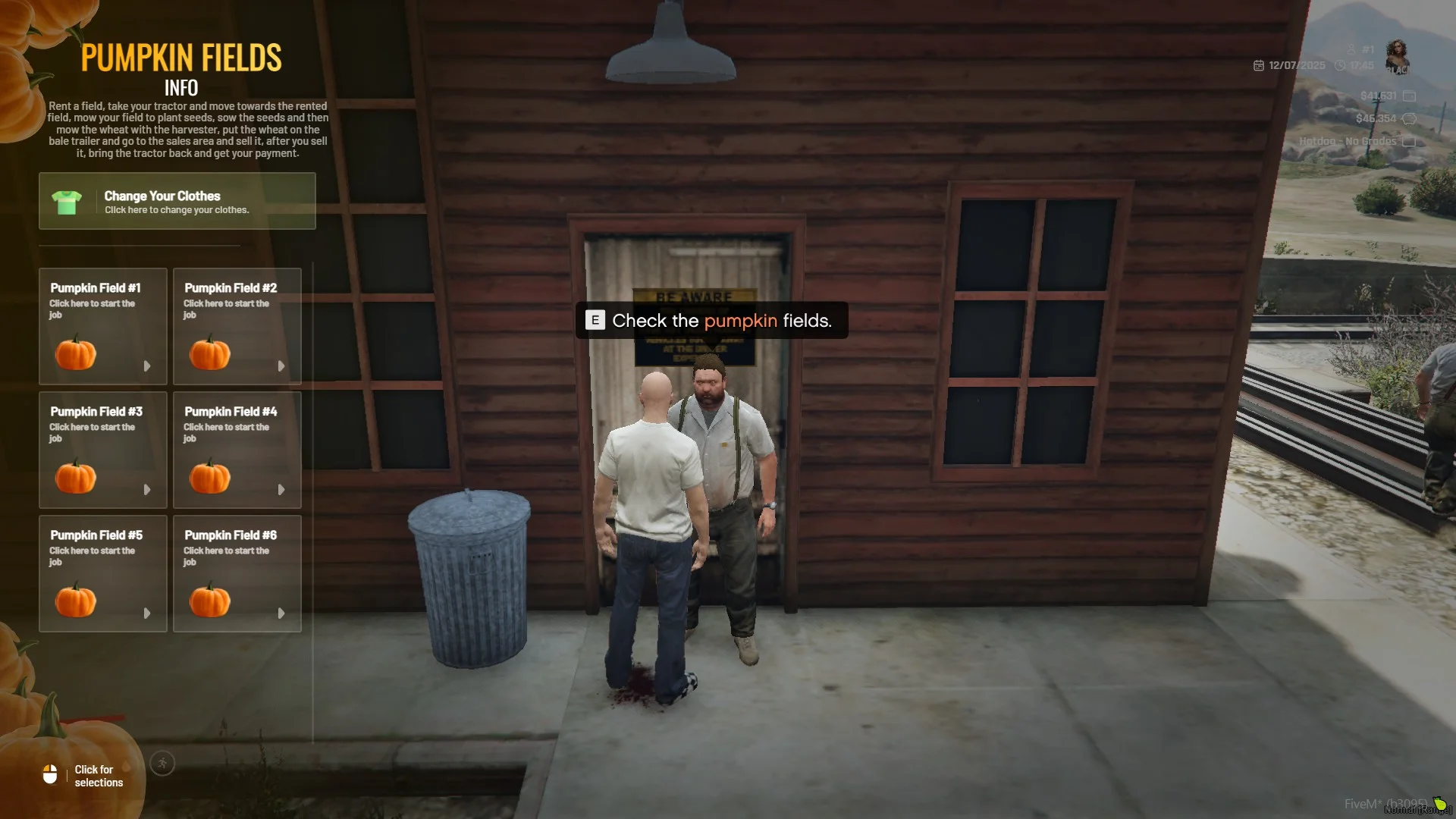This screenshot has height=819, width=1456.
Task: Open the Change Your Clothes option
Action: 177,201
